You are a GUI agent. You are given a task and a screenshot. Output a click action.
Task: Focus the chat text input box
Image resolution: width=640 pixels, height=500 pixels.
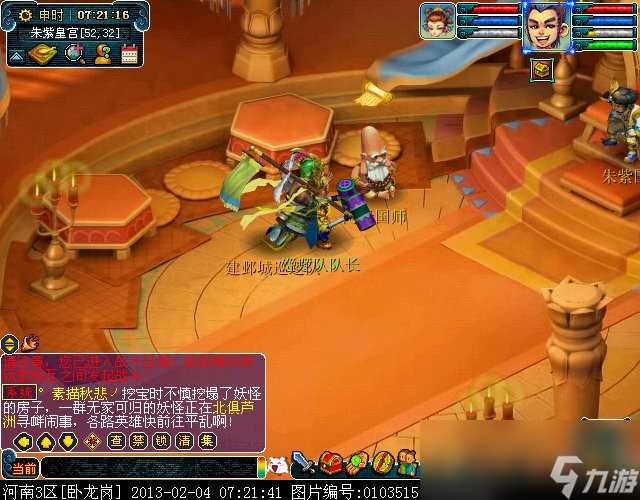coord(150,467)
